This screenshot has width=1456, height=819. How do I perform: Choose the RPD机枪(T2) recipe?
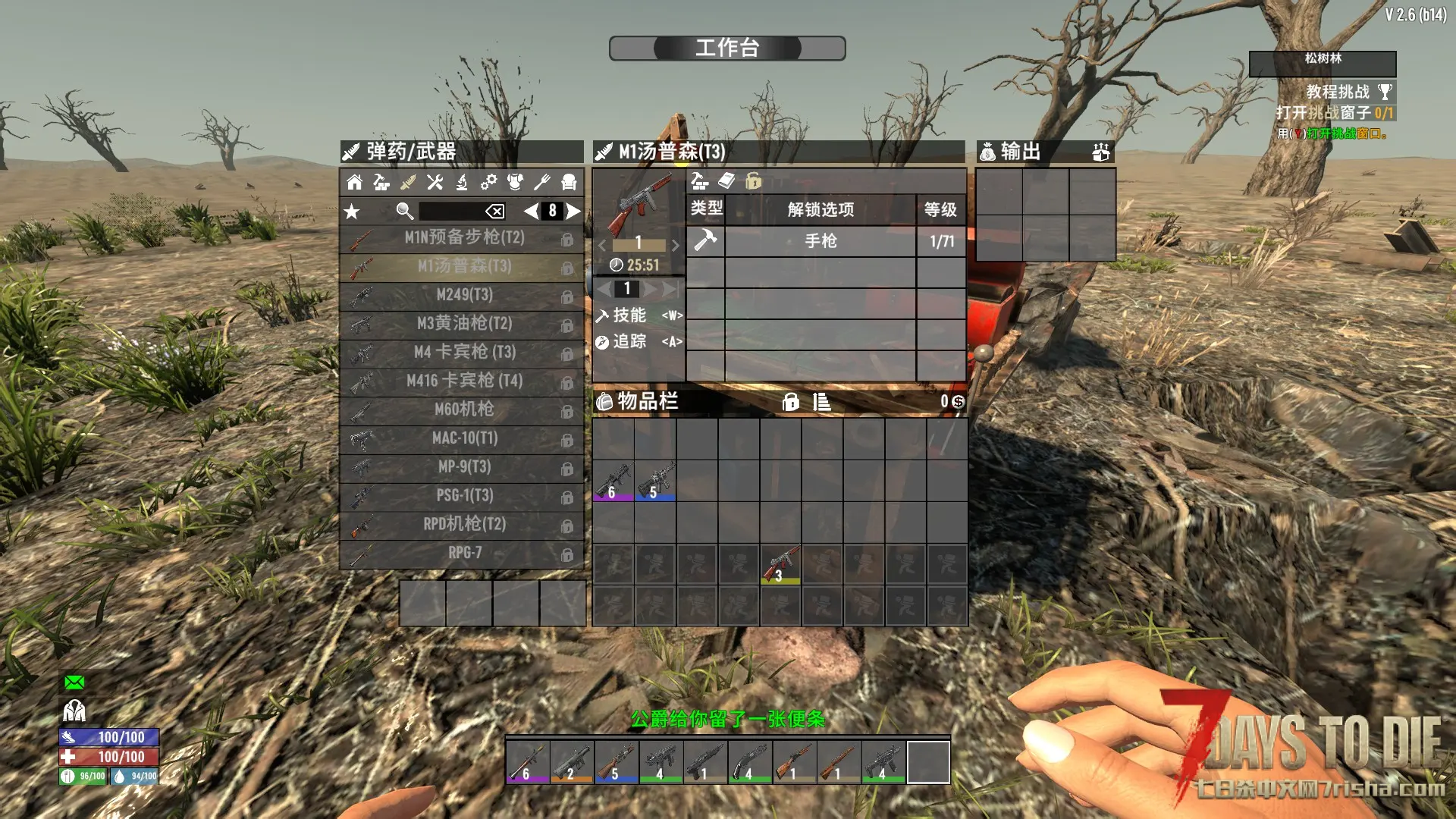[463, 524]
